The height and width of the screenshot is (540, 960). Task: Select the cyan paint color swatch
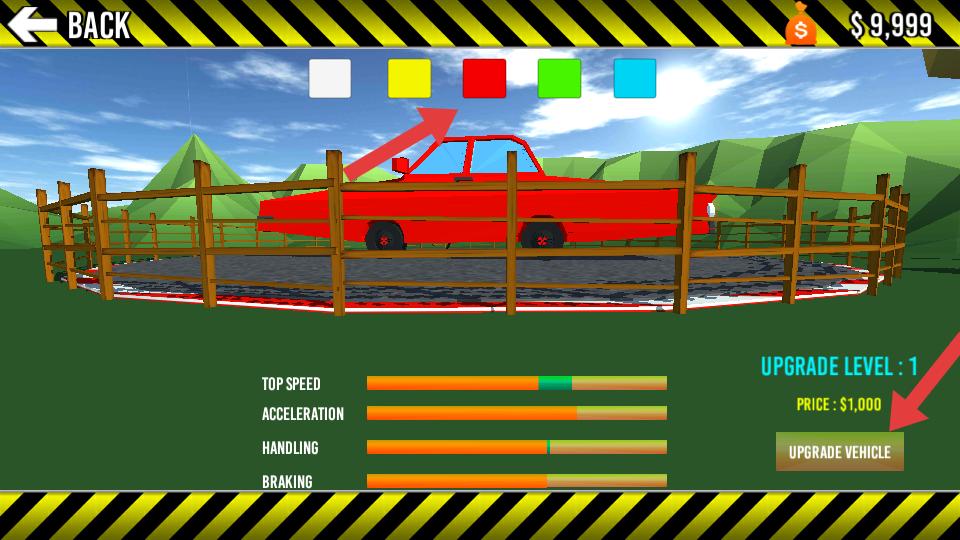pos(634,78)
